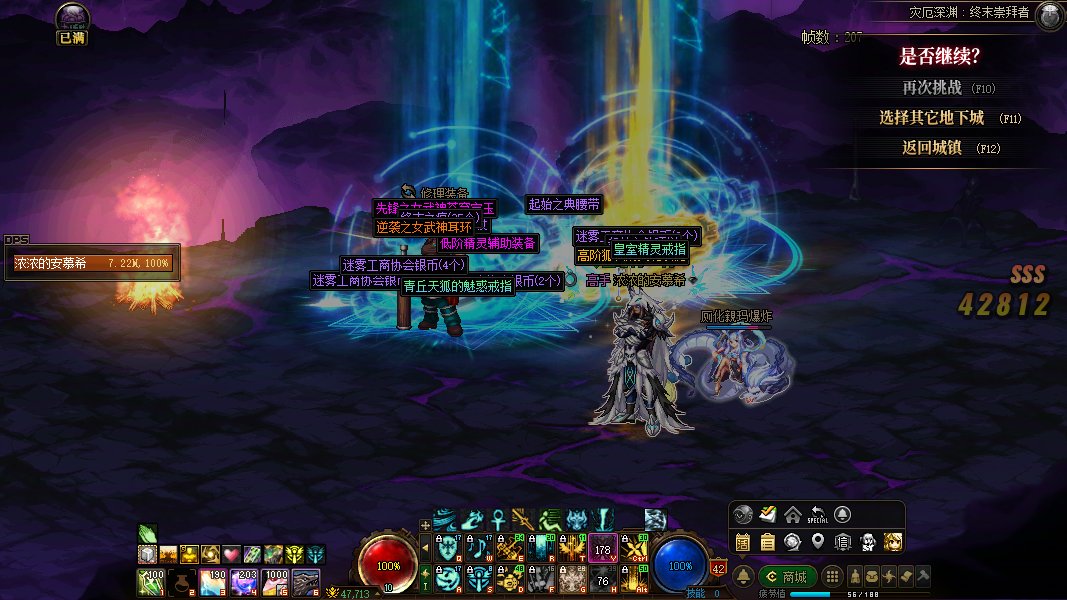Open the yellow calendar 活 activity icon
Image resolution: width=1067 pixels, height=600 pixels.
pos(743,542)
